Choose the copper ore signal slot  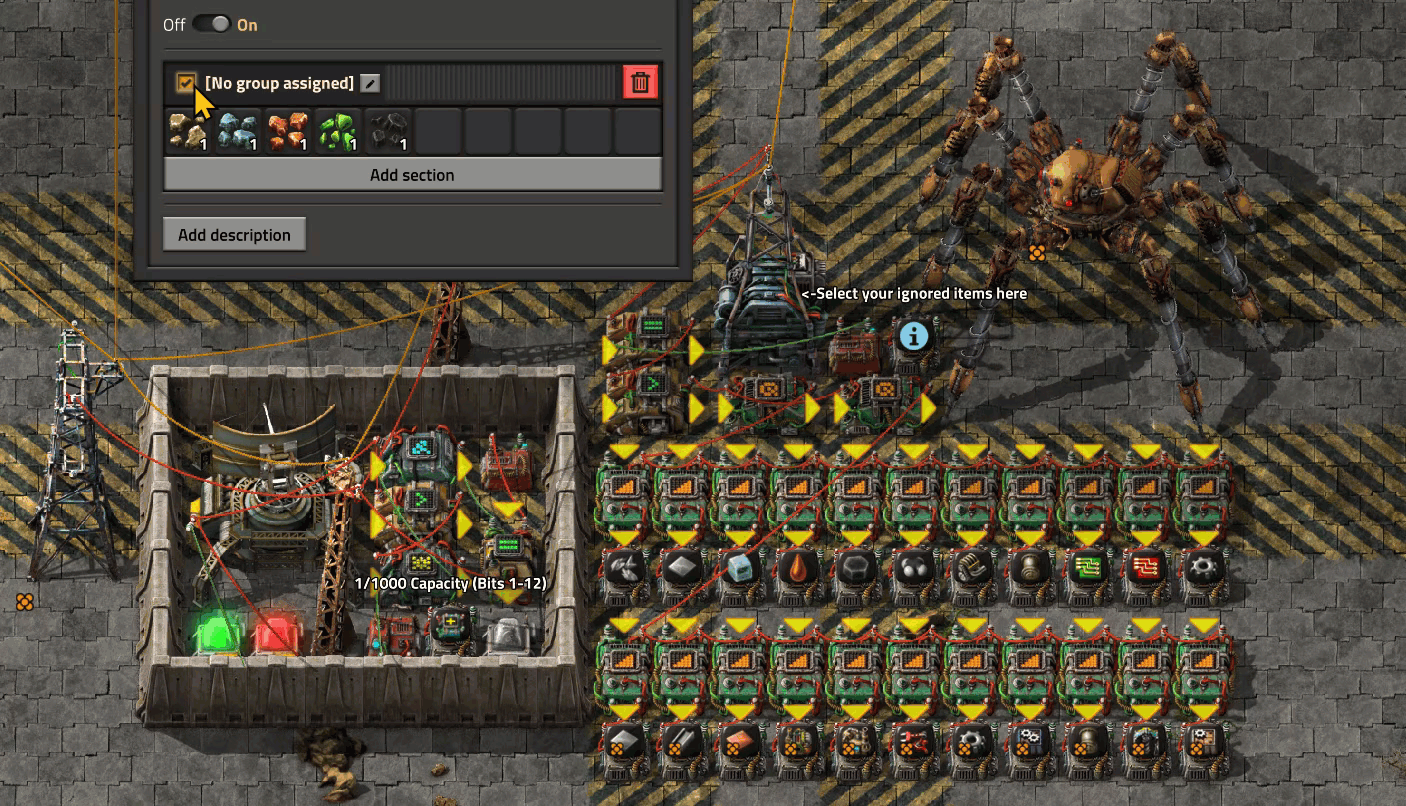[288, 131]
